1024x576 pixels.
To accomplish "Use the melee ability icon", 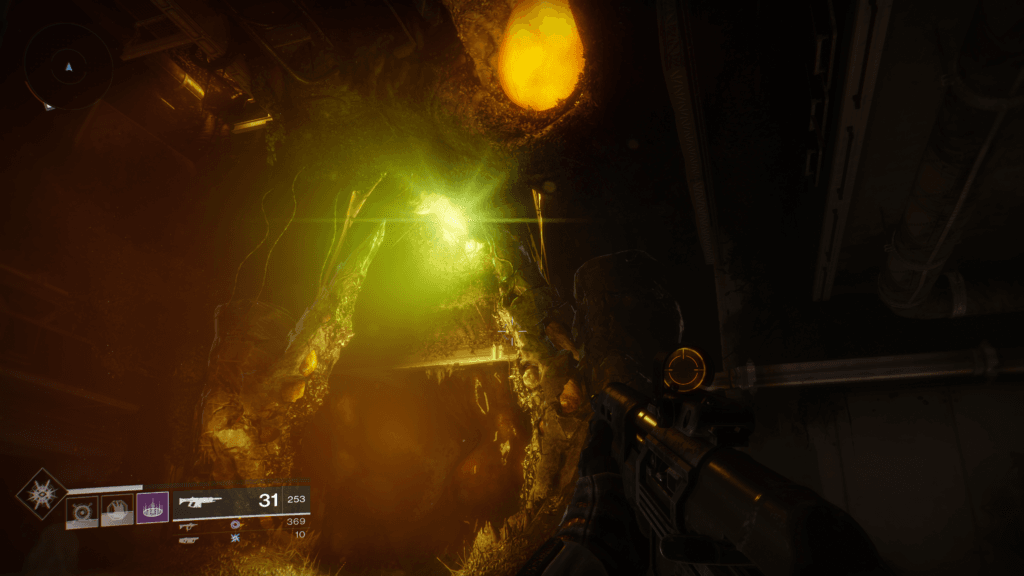I will point(117,510).
